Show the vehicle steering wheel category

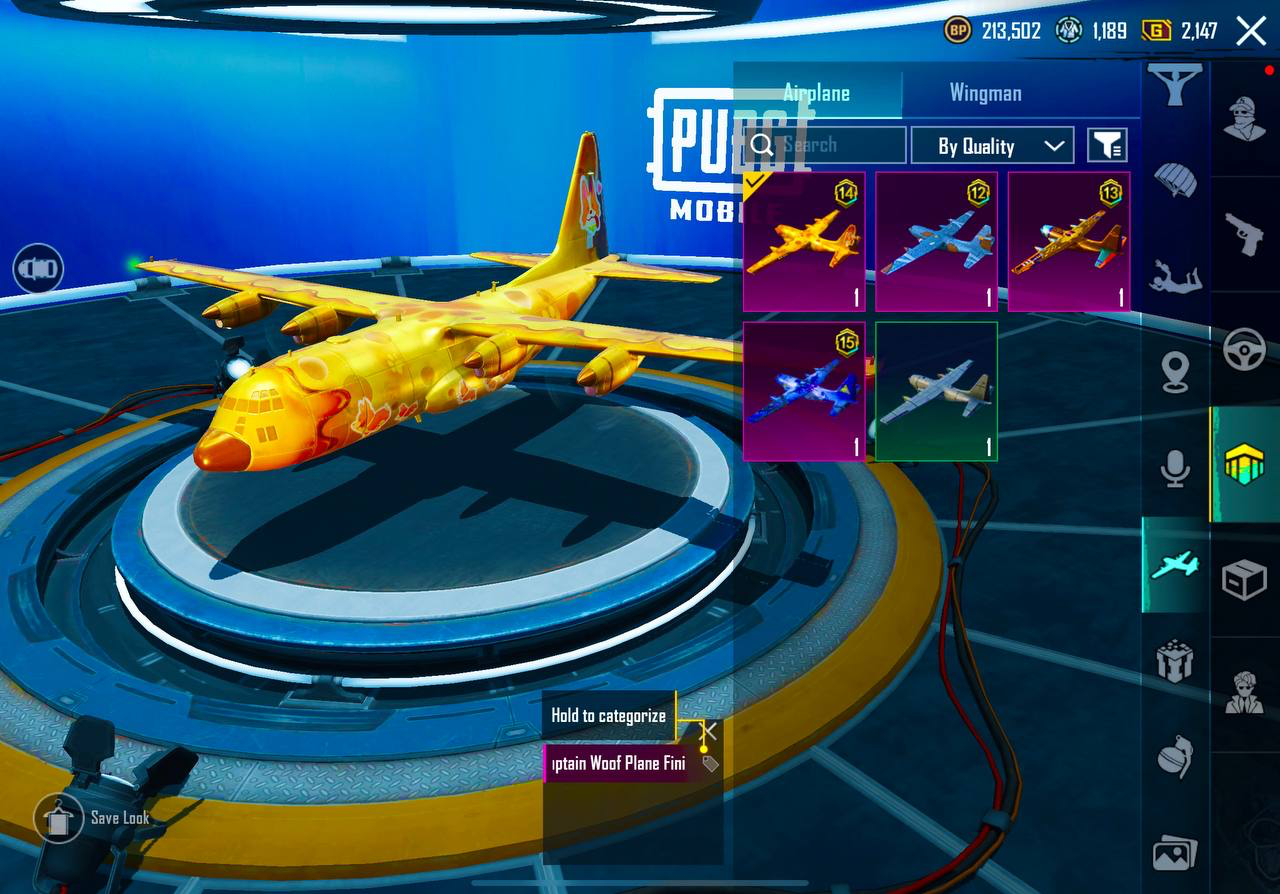[1245, 350]
